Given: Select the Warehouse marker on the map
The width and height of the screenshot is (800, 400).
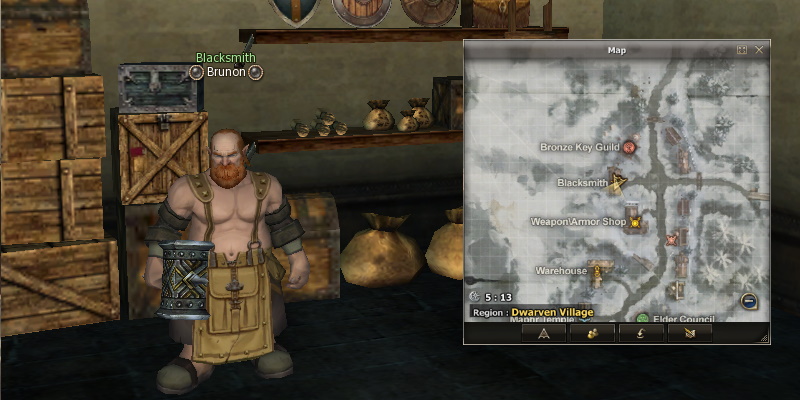Looking at the screenshot, I should [x=597, y=270].
